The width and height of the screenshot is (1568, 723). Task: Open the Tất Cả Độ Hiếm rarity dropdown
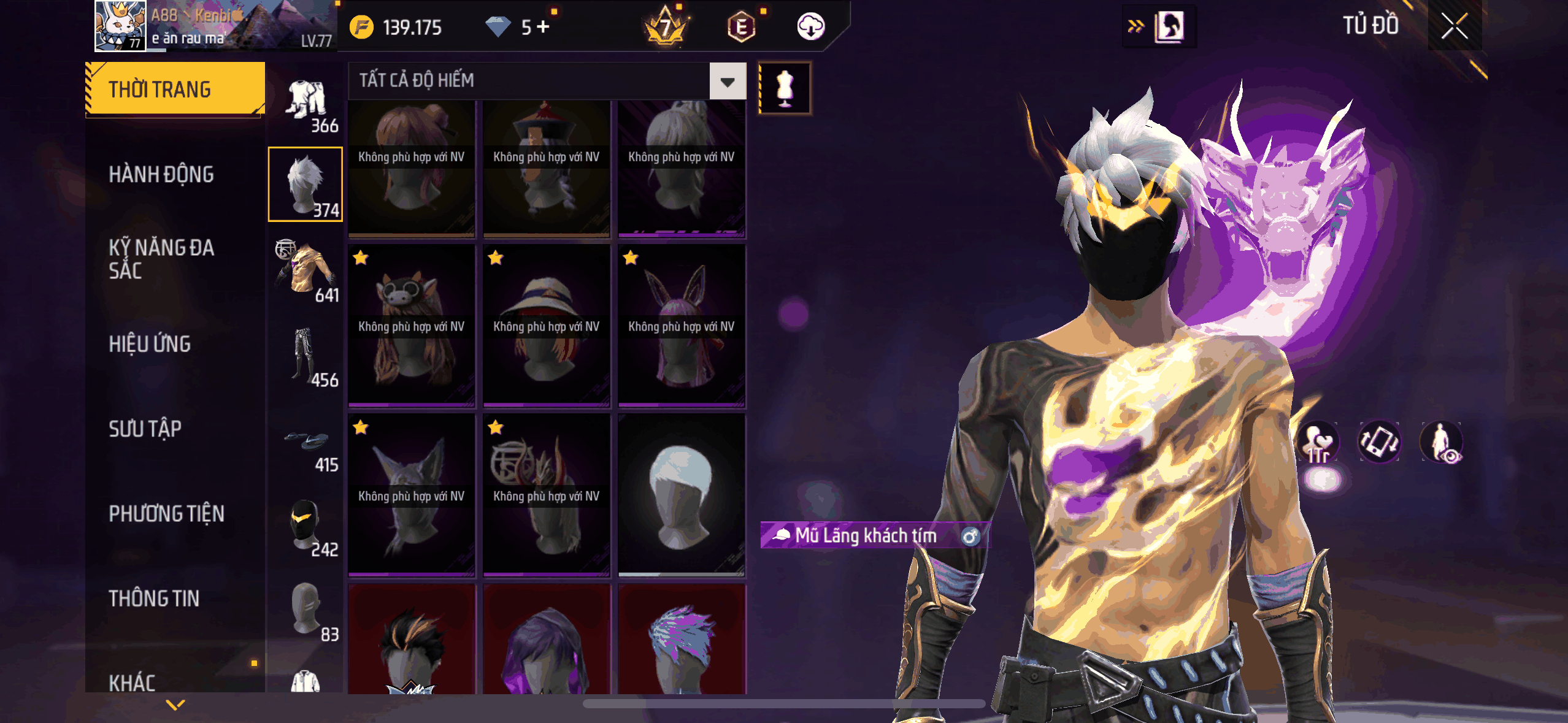[x=728, y=81]
